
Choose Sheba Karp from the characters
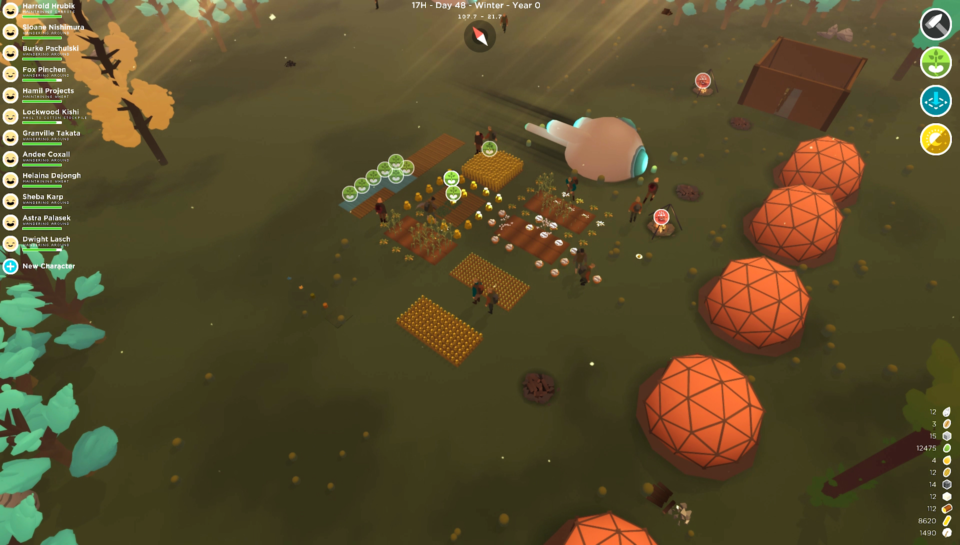tap(43, 197)
